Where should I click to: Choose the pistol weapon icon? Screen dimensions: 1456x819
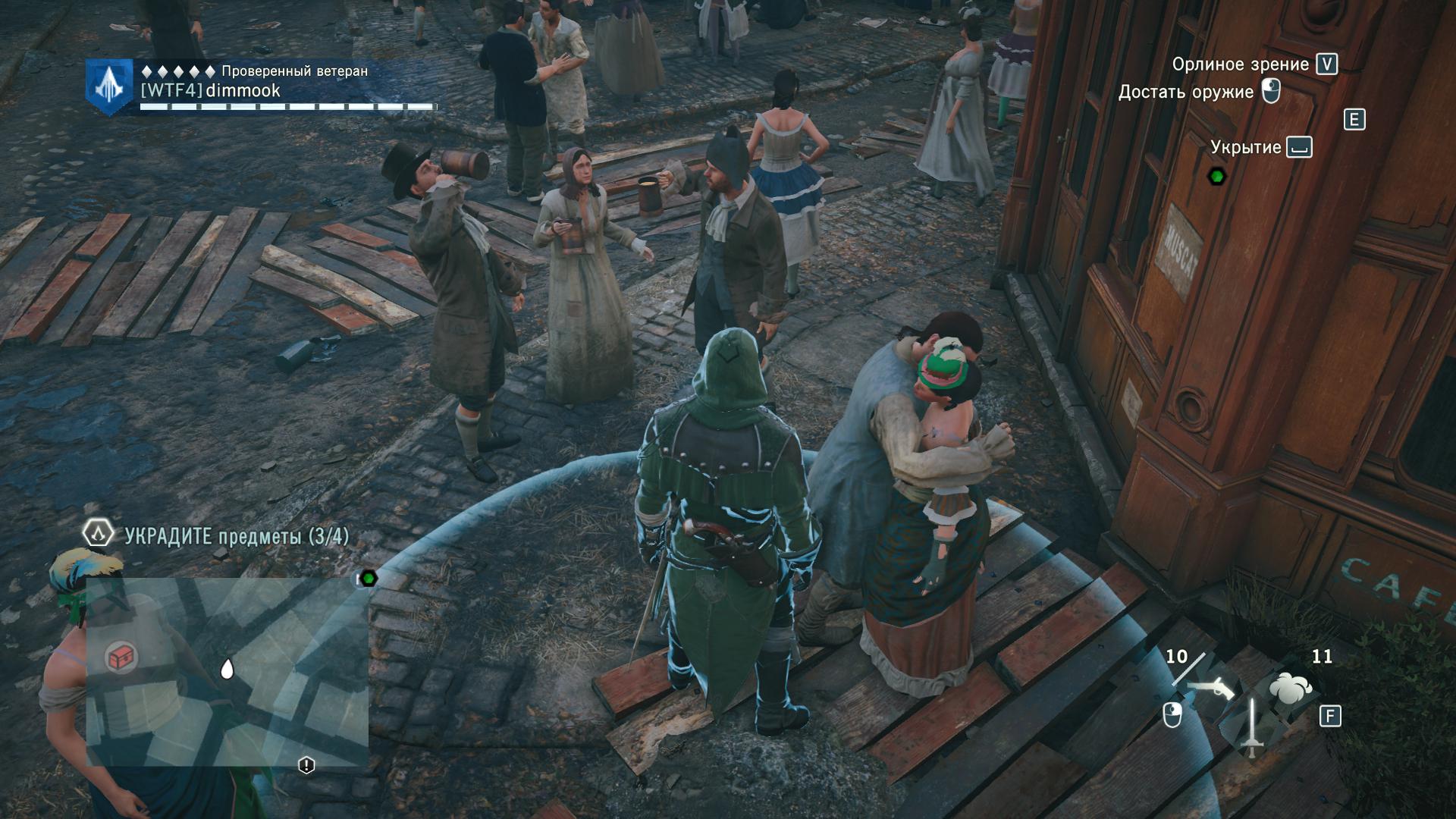(x=1211, y=690)
